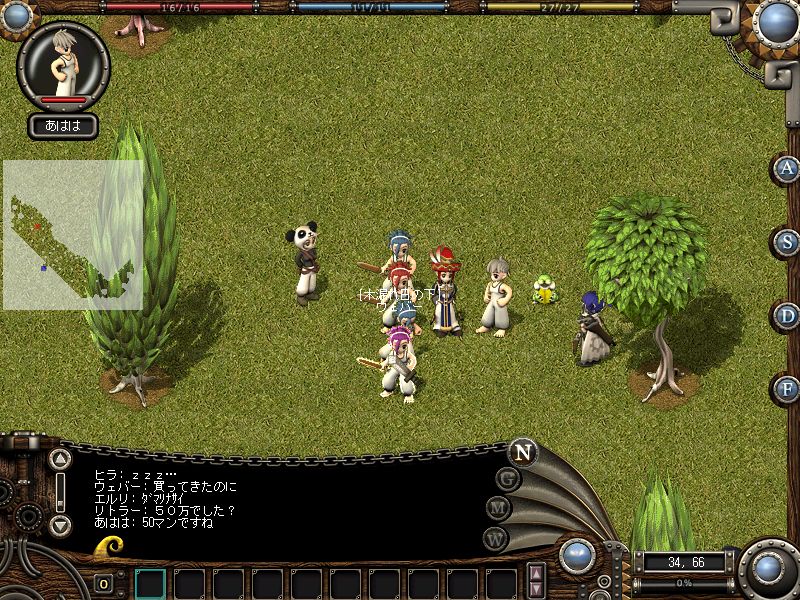Screen dimensions: 800x600
Task: Click the hotbar page number 0 button
Action: point(103,584)
